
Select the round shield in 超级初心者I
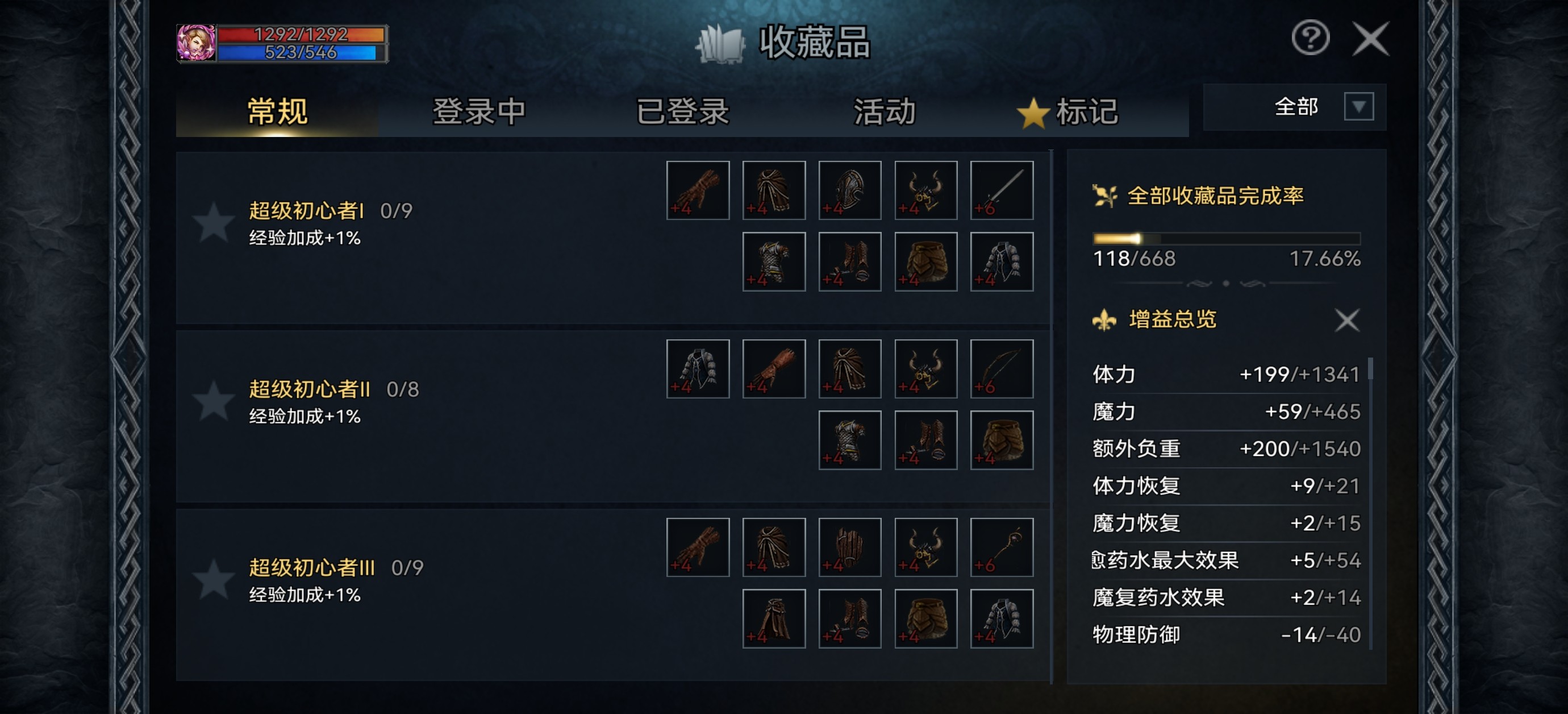point(850,190)
